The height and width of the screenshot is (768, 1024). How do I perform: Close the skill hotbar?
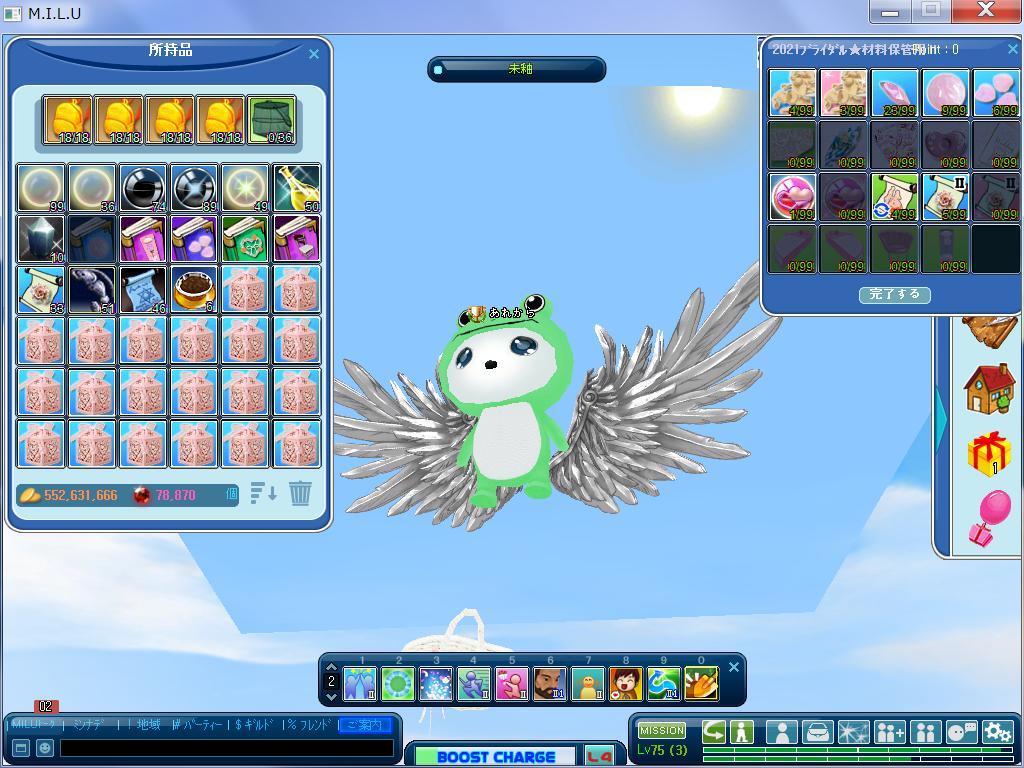(x=734, y=667)
